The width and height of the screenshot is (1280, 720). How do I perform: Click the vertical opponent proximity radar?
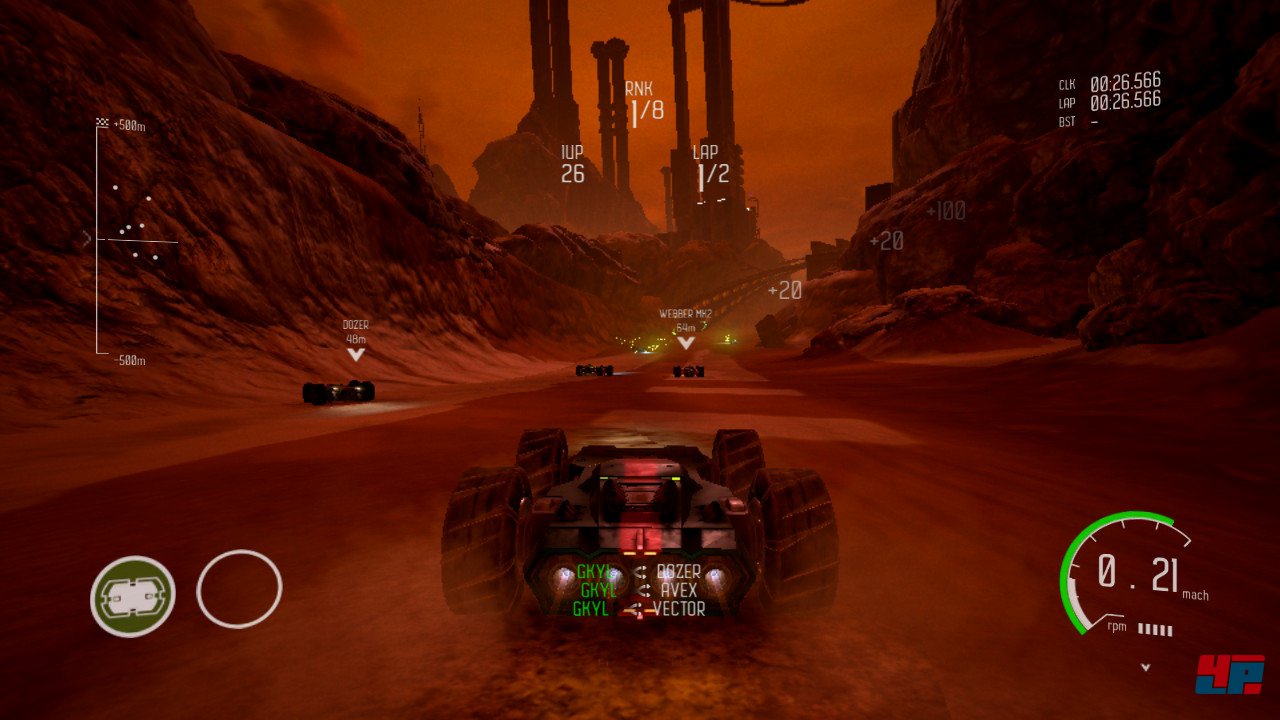pos(128,238)
